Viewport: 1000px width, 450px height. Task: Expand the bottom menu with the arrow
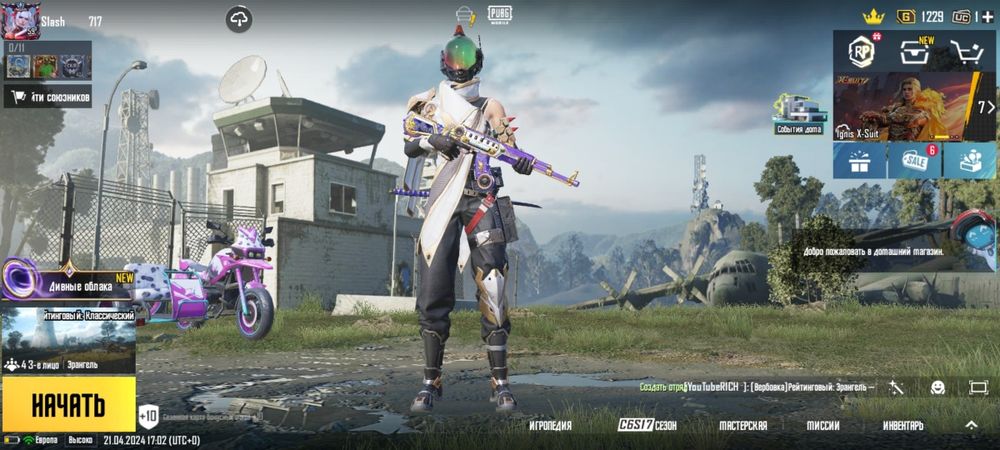click(x=971, y=425)
